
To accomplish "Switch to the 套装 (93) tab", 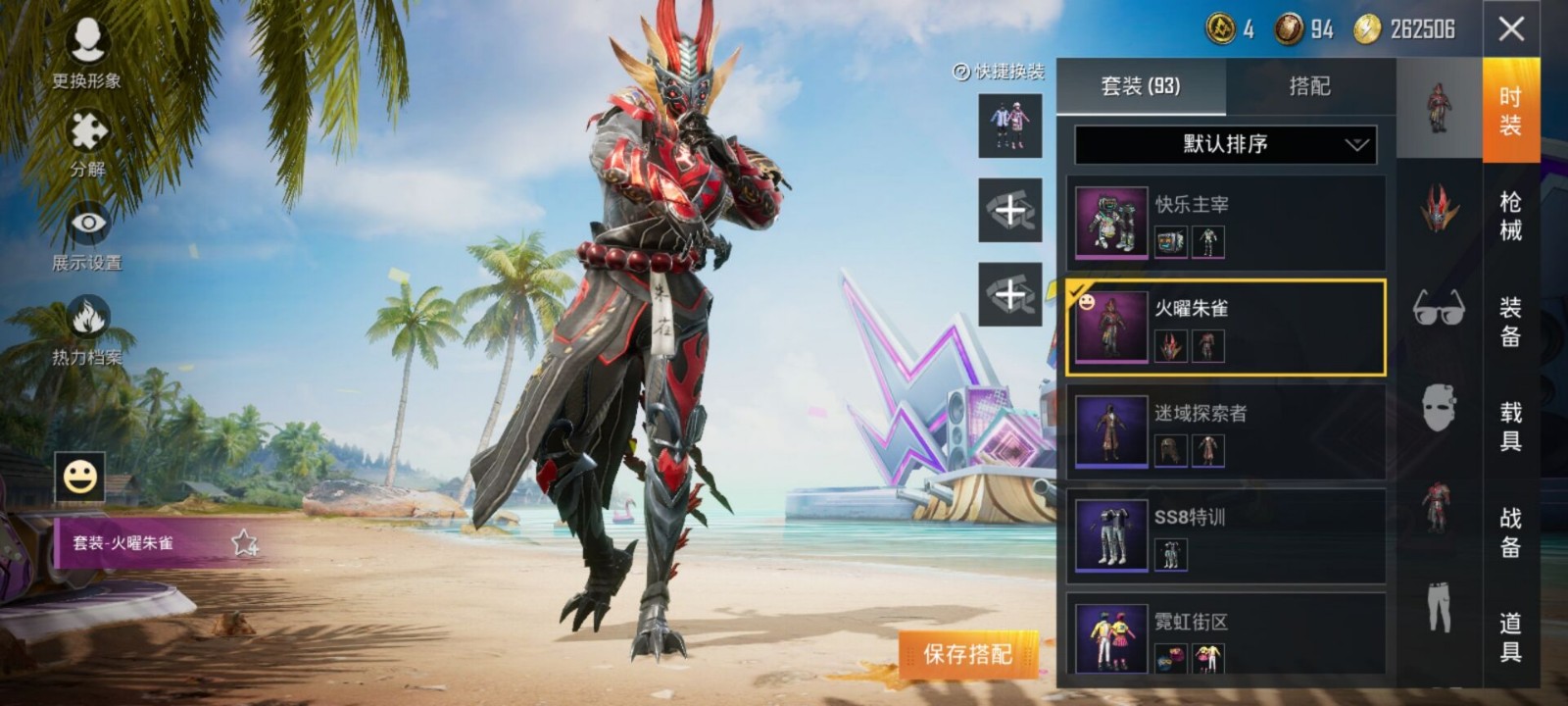I will pos(1141,86).
